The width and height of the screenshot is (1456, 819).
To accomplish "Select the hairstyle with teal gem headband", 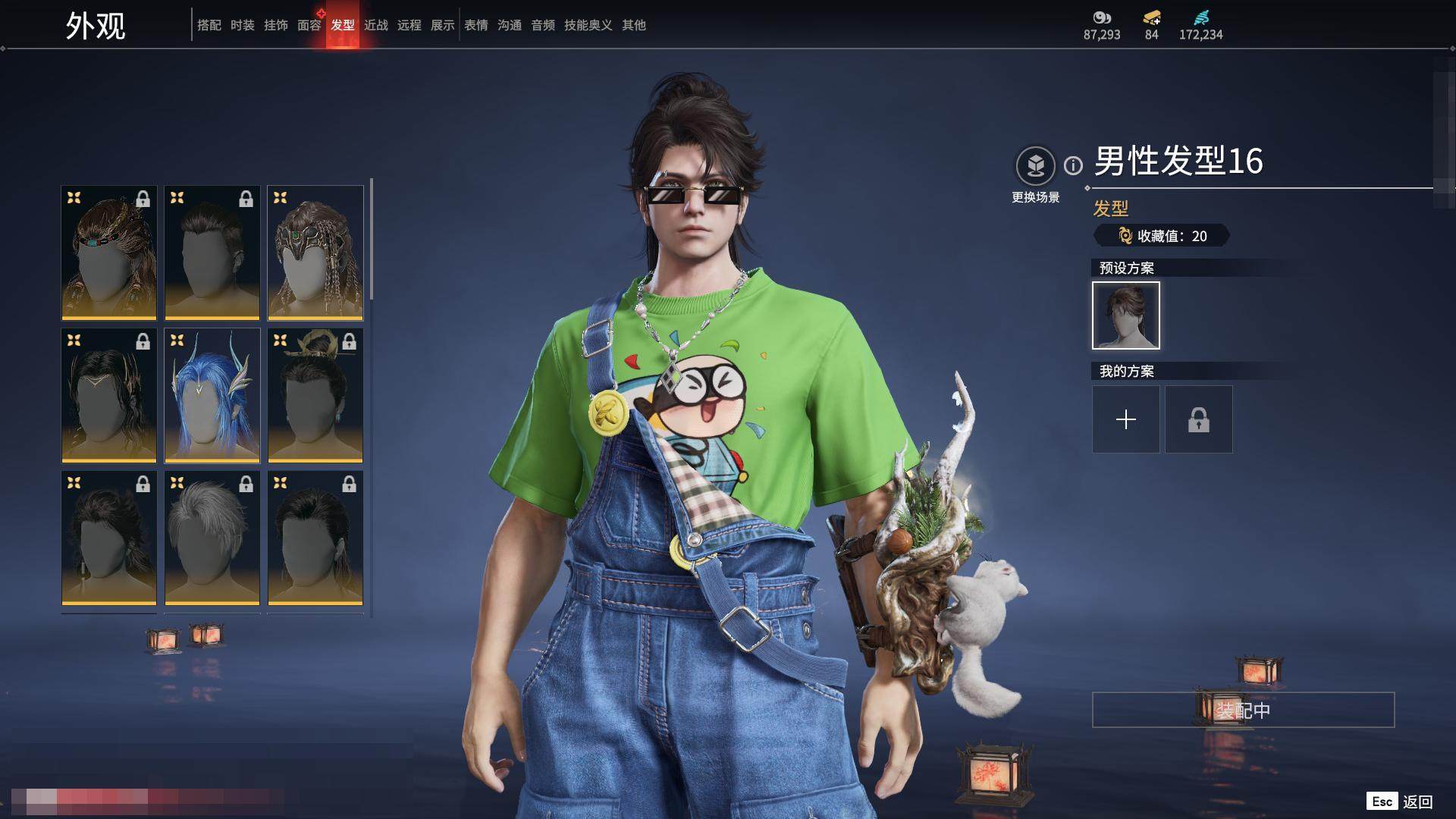I will (x=109, y=253).
